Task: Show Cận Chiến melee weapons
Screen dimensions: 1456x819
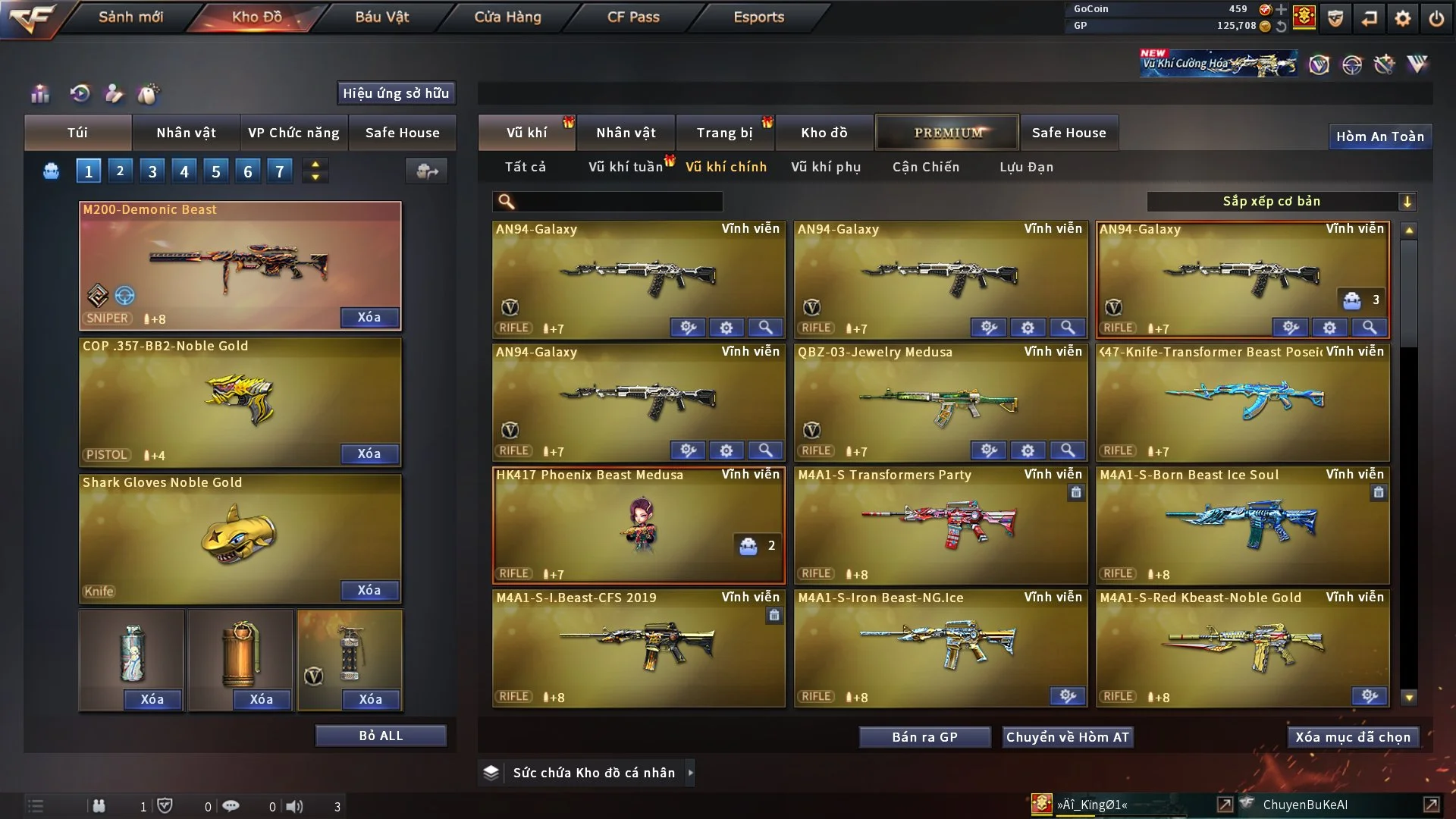Action: (x=926, y=167)
